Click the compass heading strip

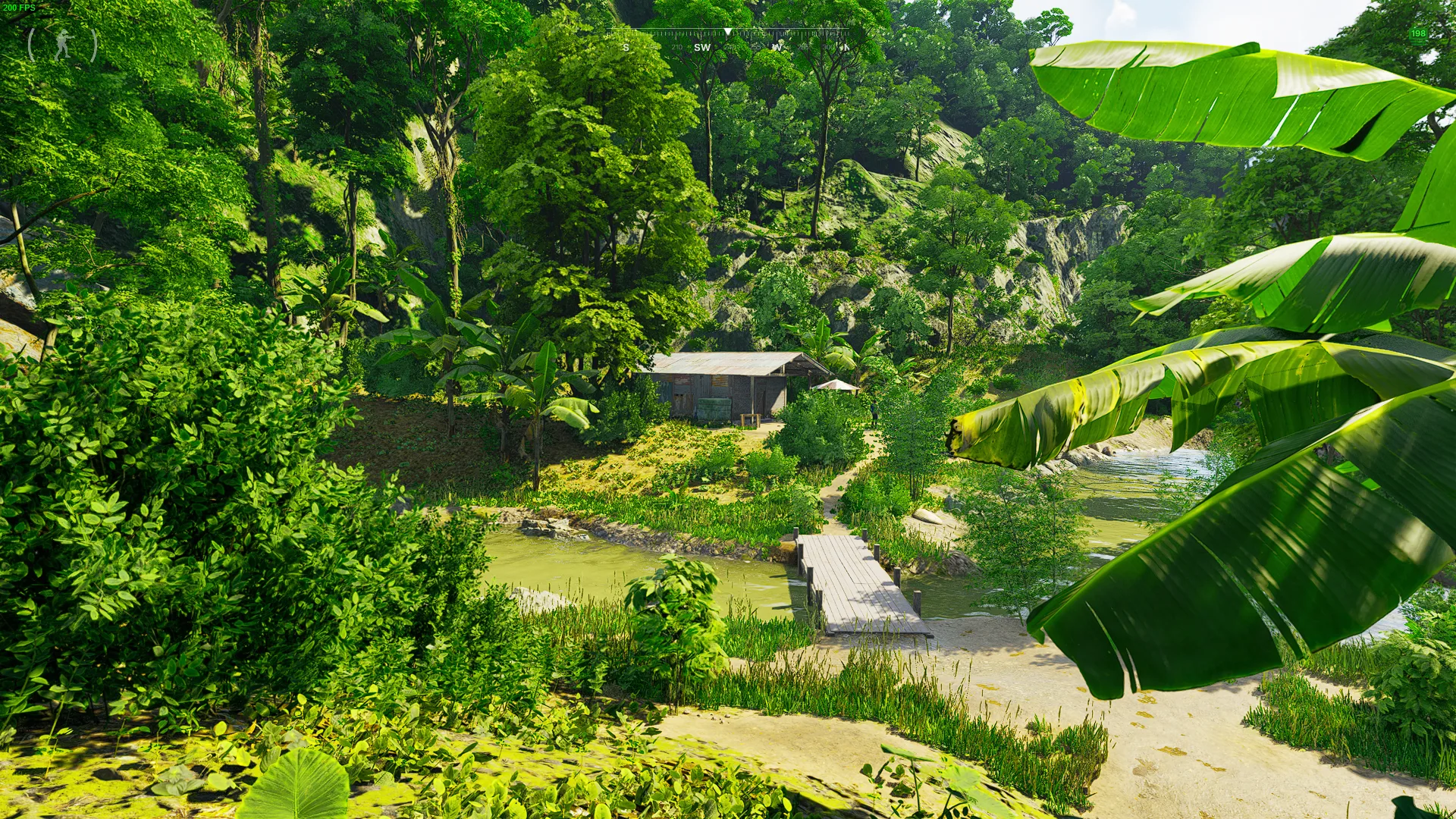[729, 41]
